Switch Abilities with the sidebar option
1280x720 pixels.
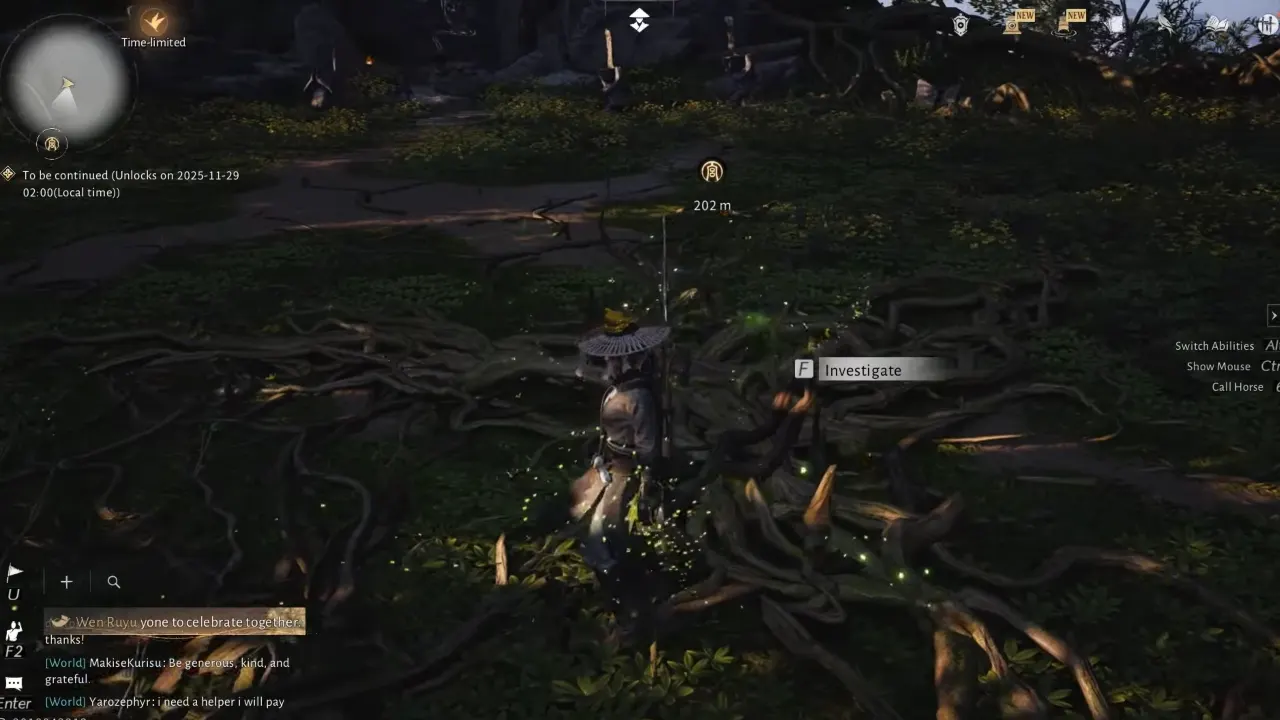tap(1214, 345)
